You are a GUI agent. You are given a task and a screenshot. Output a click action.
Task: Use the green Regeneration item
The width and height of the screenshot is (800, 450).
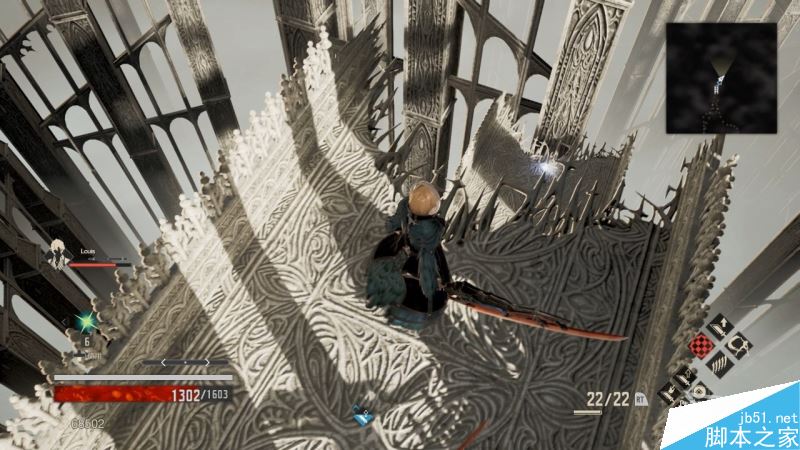(x=86, y=322)
